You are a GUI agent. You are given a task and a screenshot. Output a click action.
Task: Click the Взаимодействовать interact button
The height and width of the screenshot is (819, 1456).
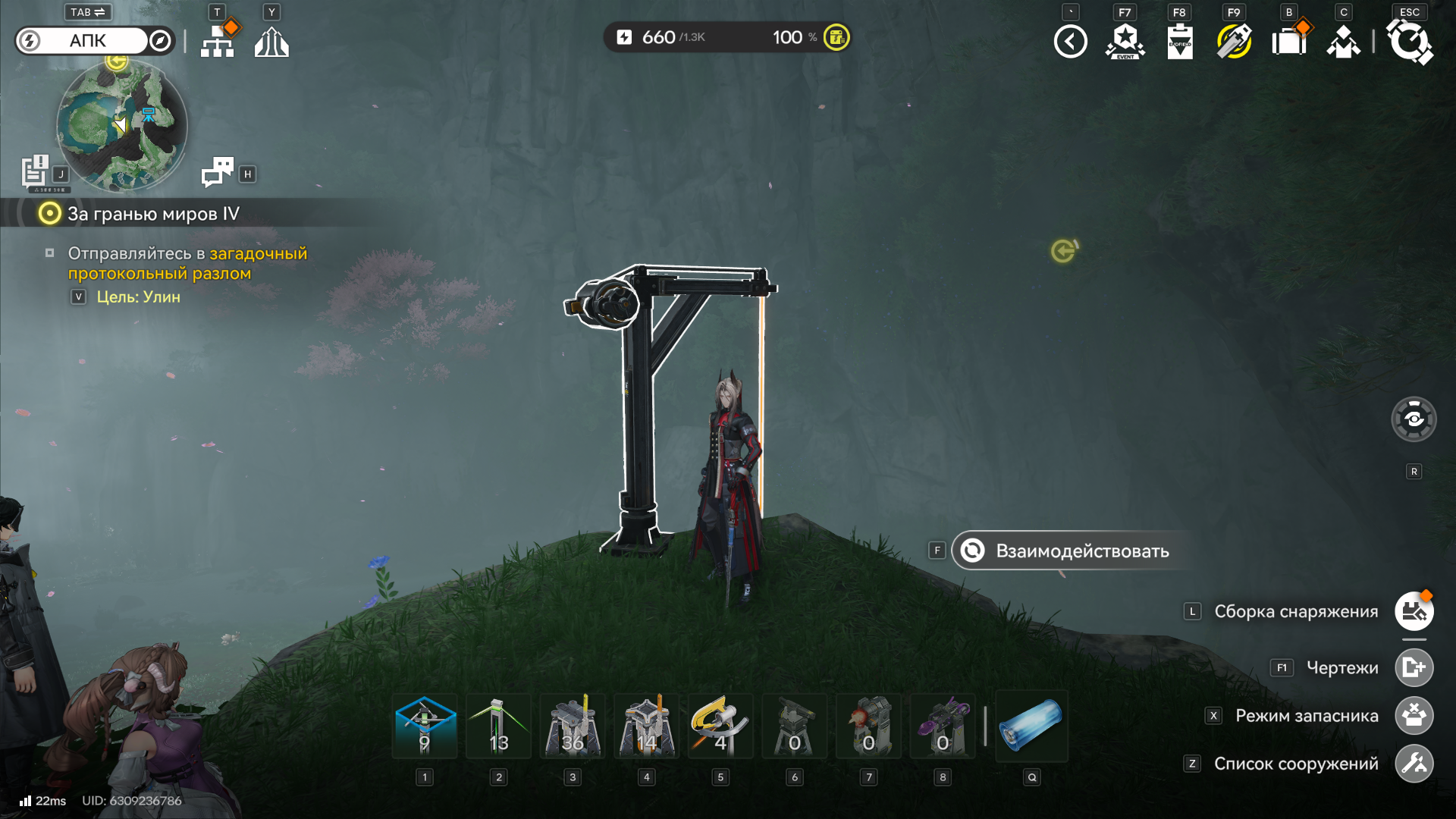(1069, 551)
